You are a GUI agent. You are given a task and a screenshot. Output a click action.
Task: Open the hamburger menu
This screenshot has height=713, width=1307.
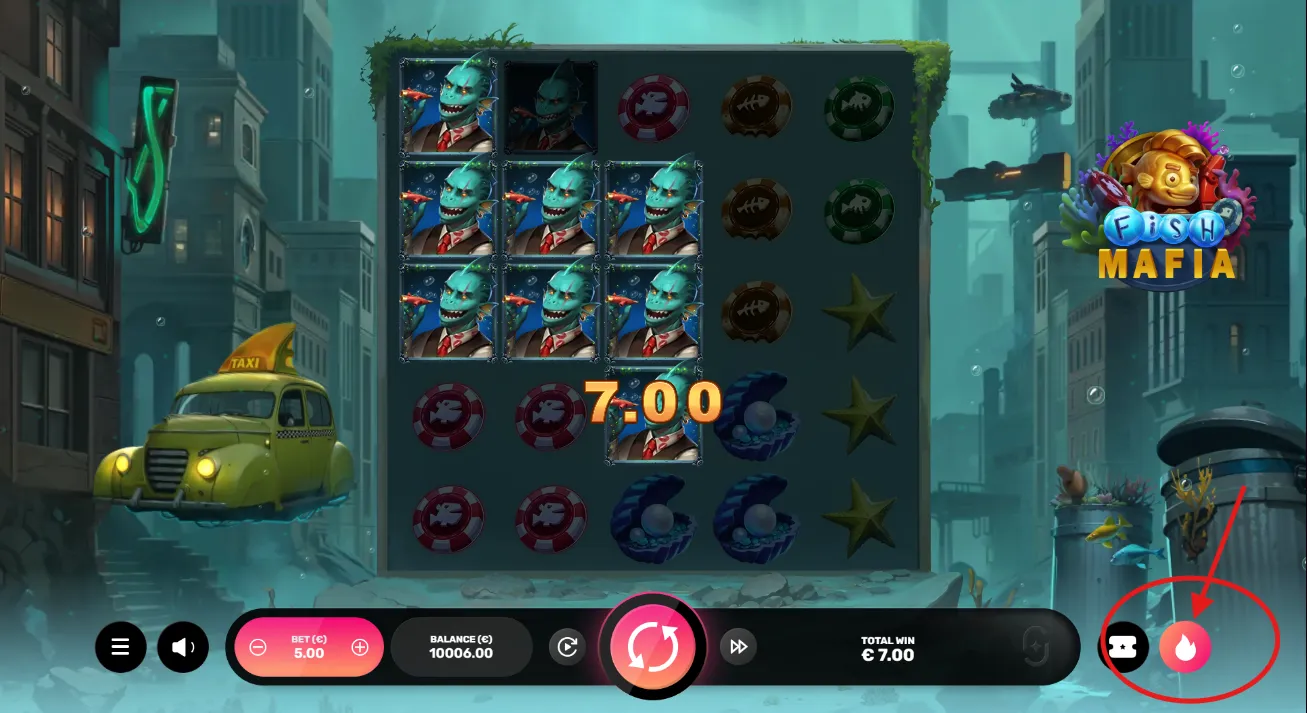[121, 648]
